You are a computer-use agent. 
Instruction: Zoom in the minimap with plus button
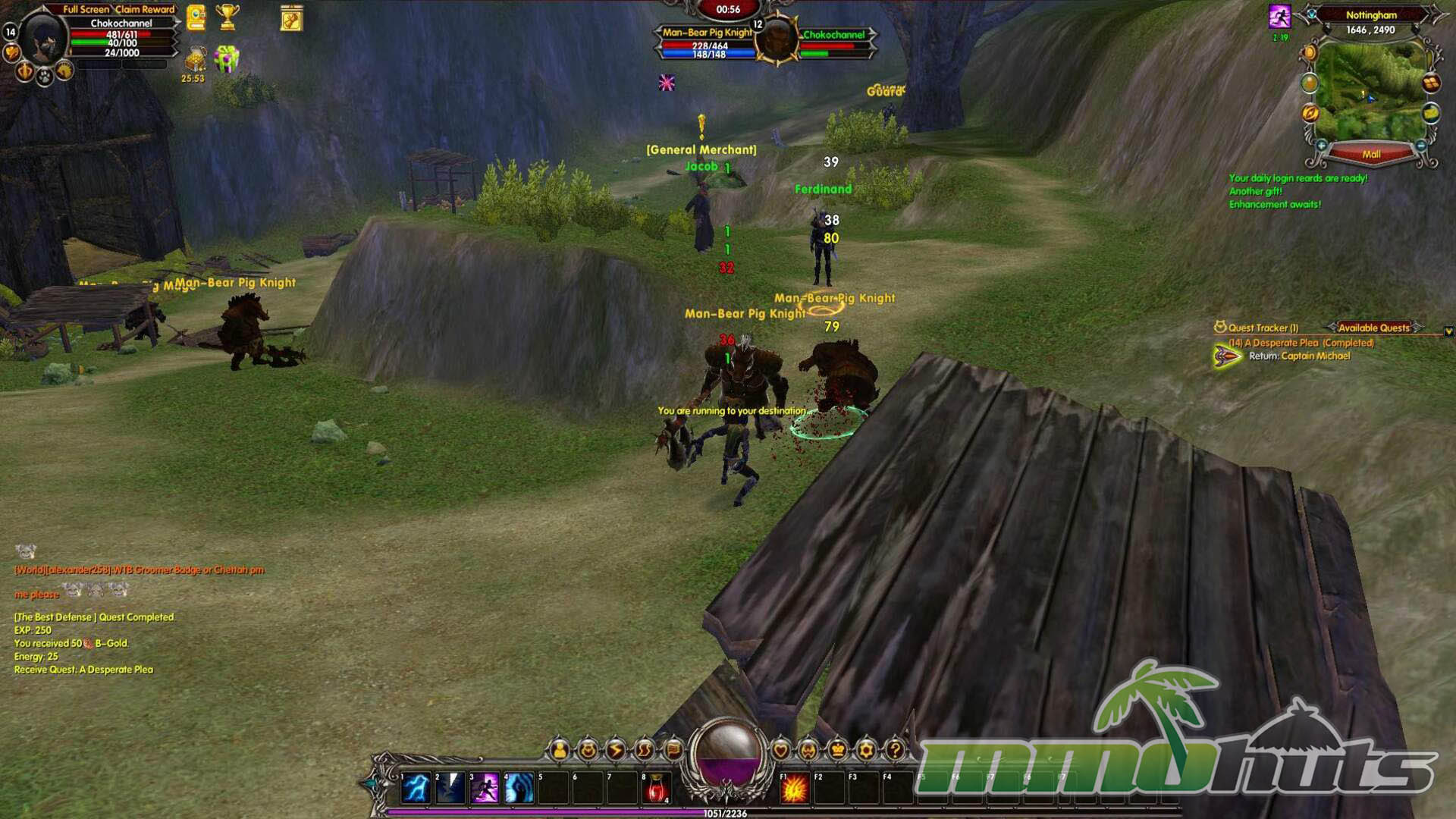tap(1322, 145)
